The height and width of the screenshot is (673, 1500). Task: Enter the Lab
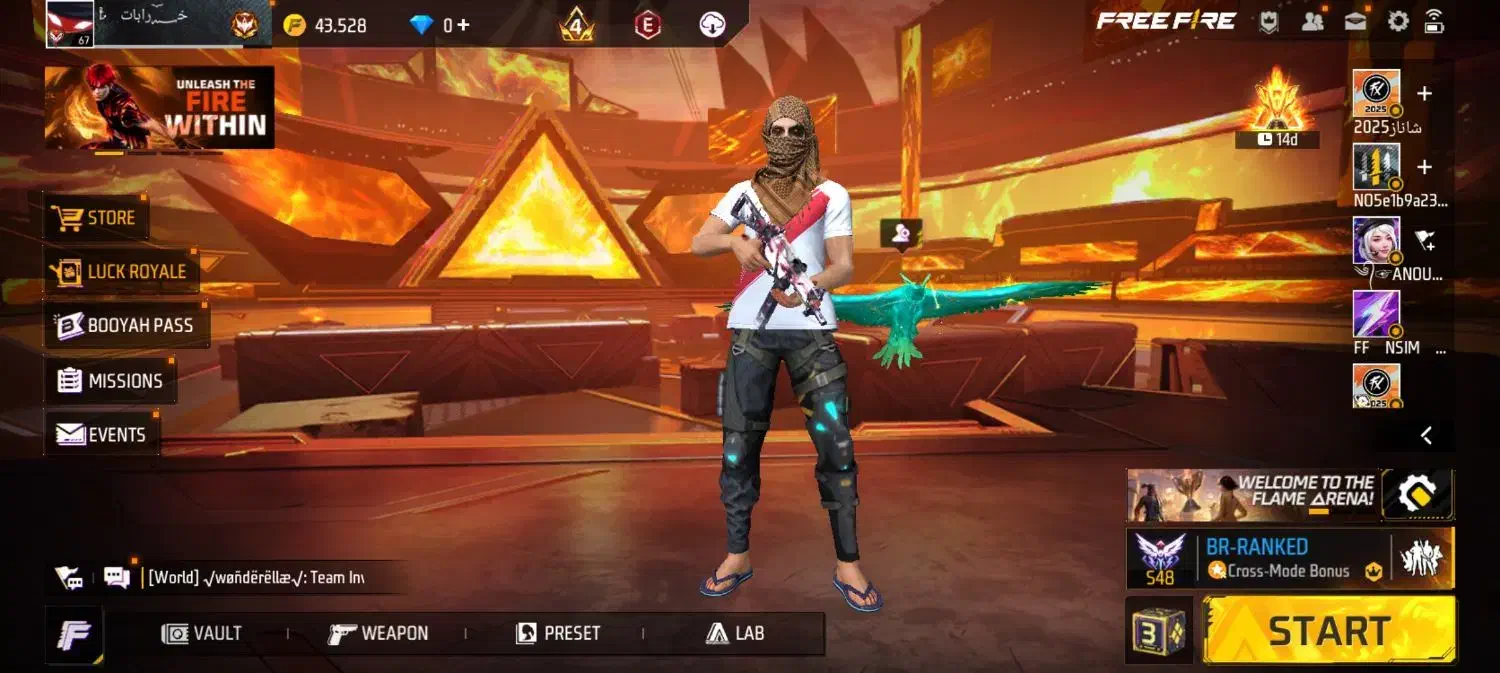735,634
